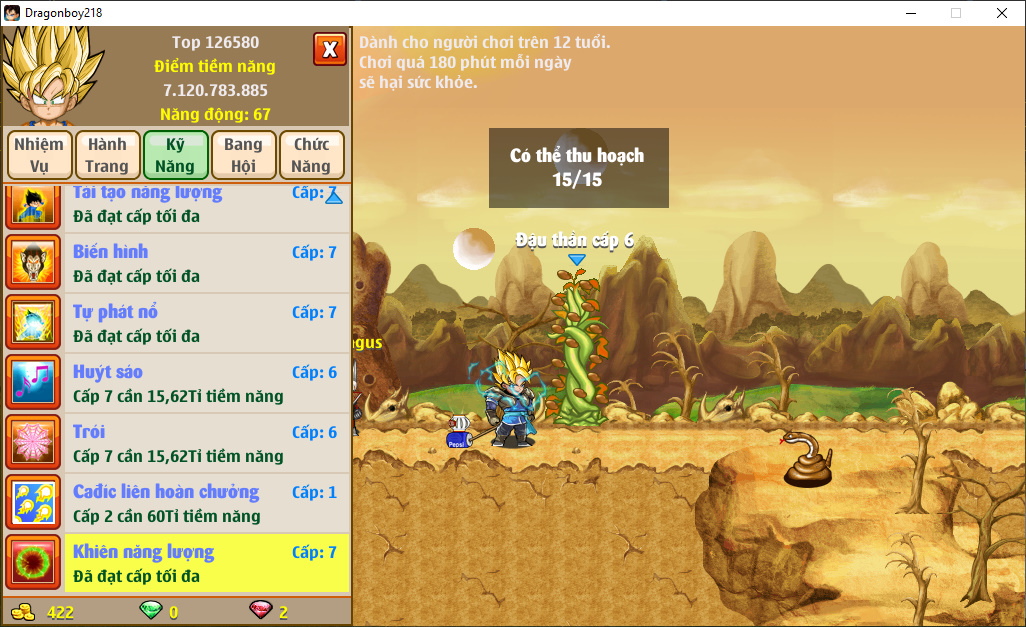This screenshot has height=627, width=1026.
Task: Close the Dragonboy218 window
Action: [x=1002, y=13]
